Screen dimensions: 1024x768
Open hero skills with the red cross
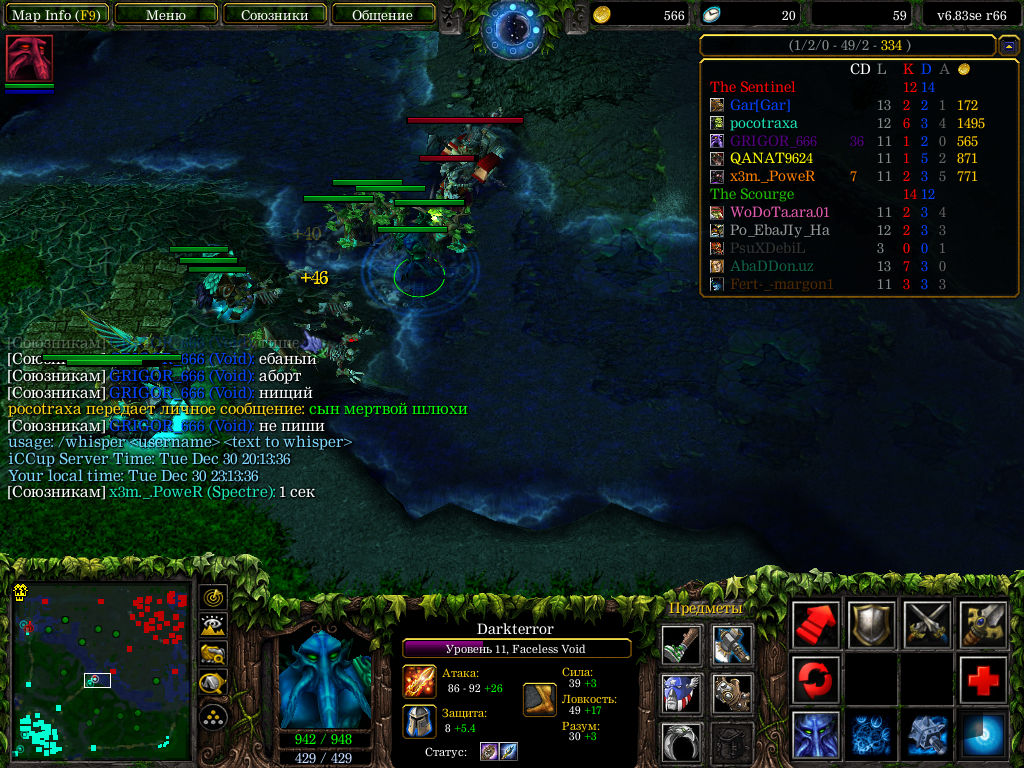point(983,680)
